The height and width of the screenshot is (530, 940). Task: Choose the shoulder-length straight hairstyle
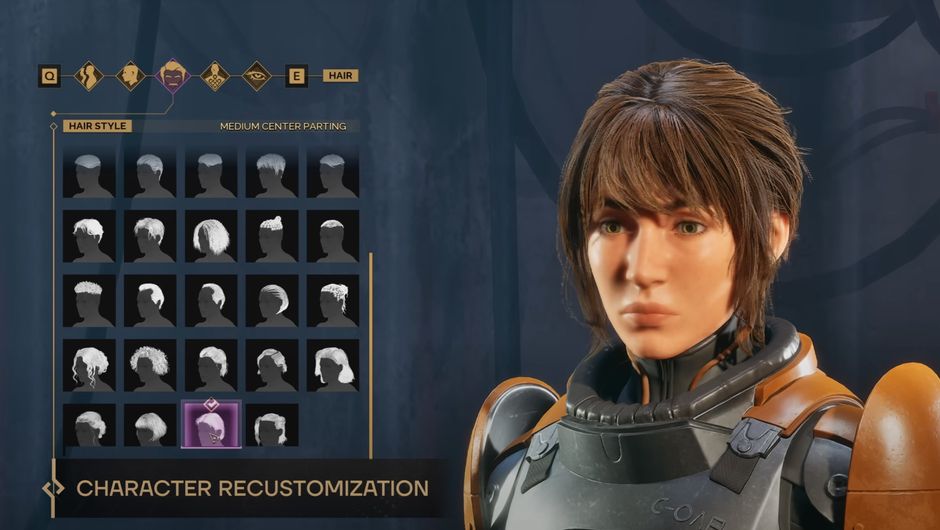pos(333,365)
